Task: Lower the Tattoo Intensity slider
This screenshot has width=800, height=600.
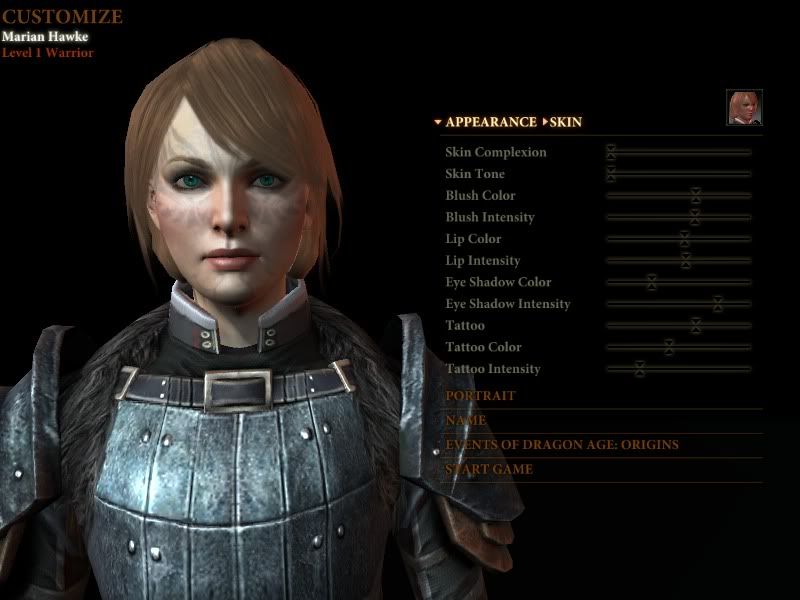Action: 640,369
